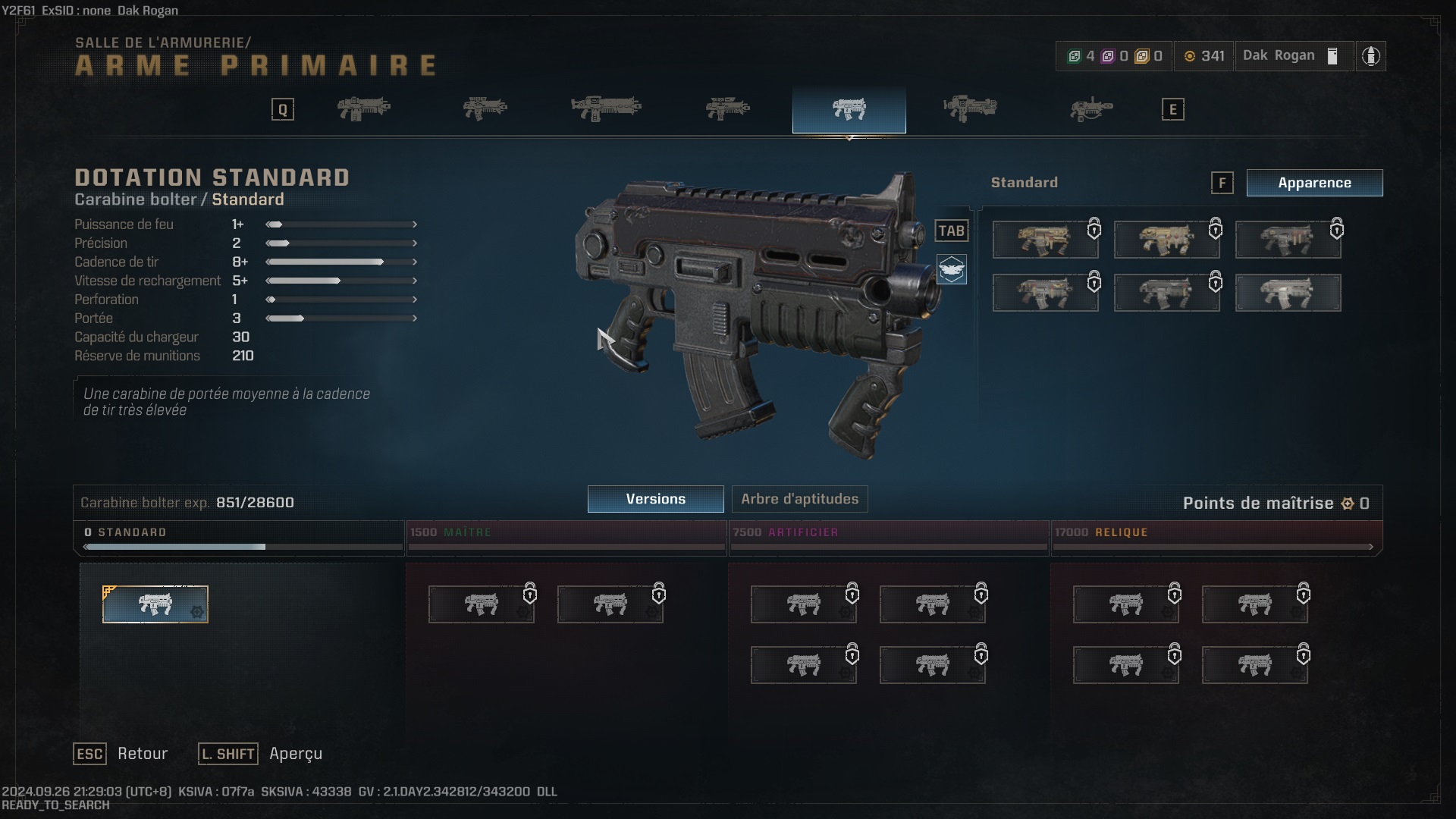The width and height of the screenshot is (1456, 819).
Task: Click the lock icon on the first Maître variant
Action: (x=531, y=595)
